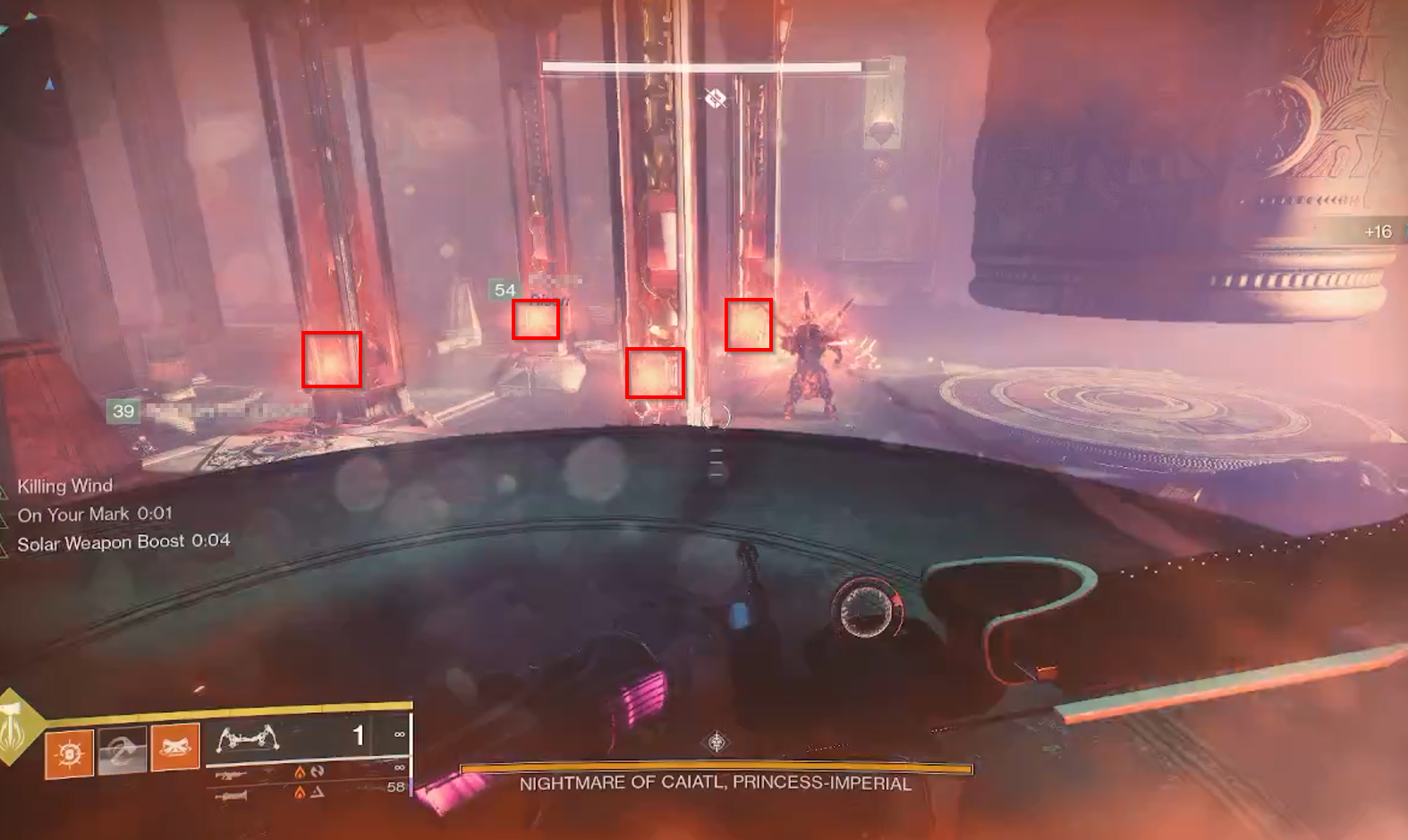
Task: Select the kinetic damage icon on the bottom weapon
Action: point(319,791)
